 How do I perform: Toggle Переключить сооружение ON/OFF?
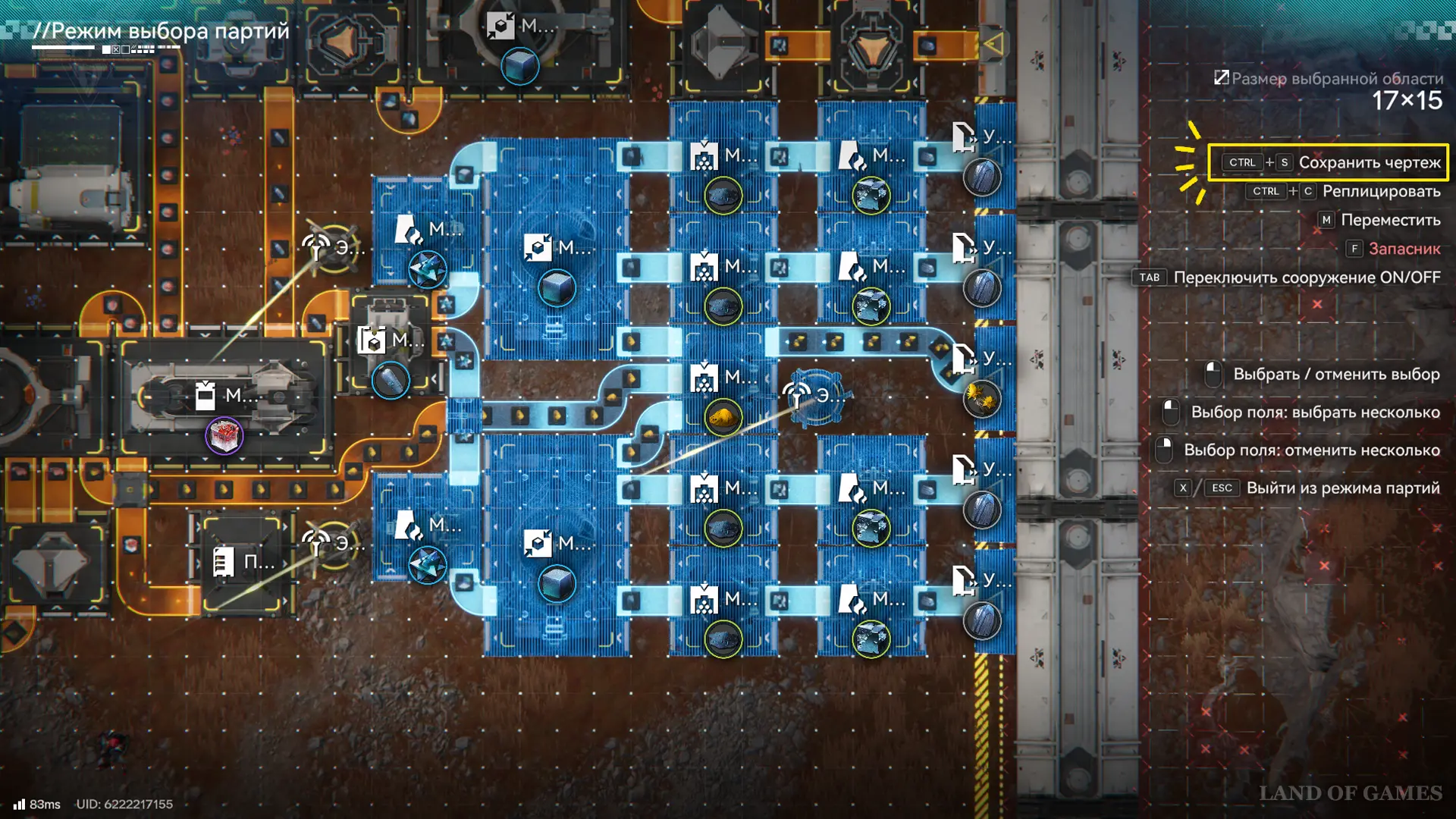point(1306,278)
